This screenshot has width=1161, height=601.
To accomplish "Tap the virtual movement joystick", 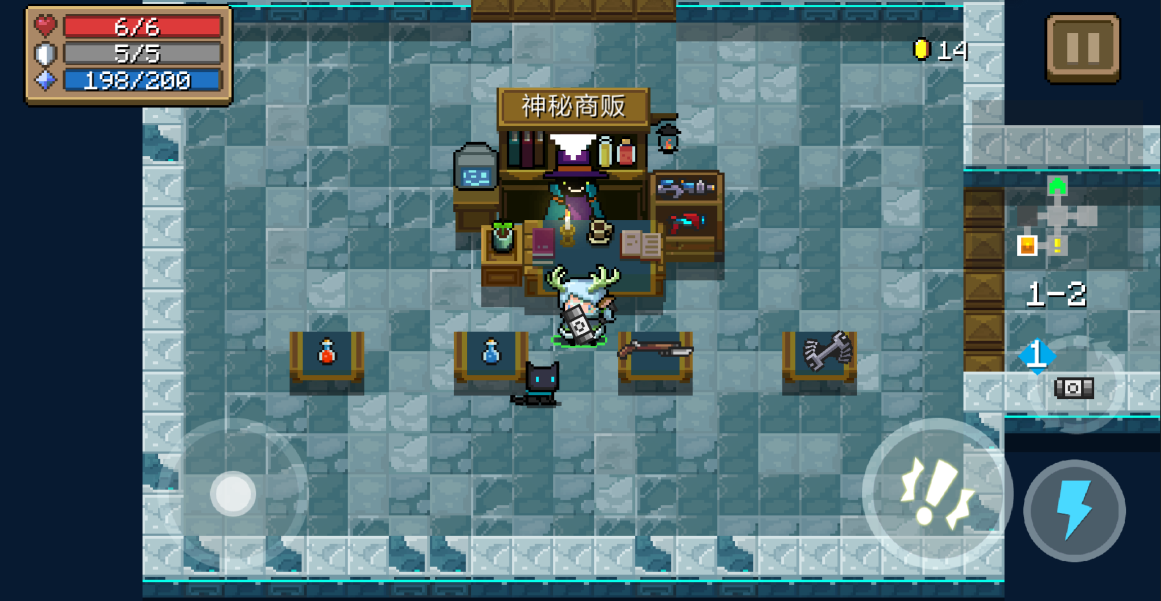I will click(x=234, y=493).
